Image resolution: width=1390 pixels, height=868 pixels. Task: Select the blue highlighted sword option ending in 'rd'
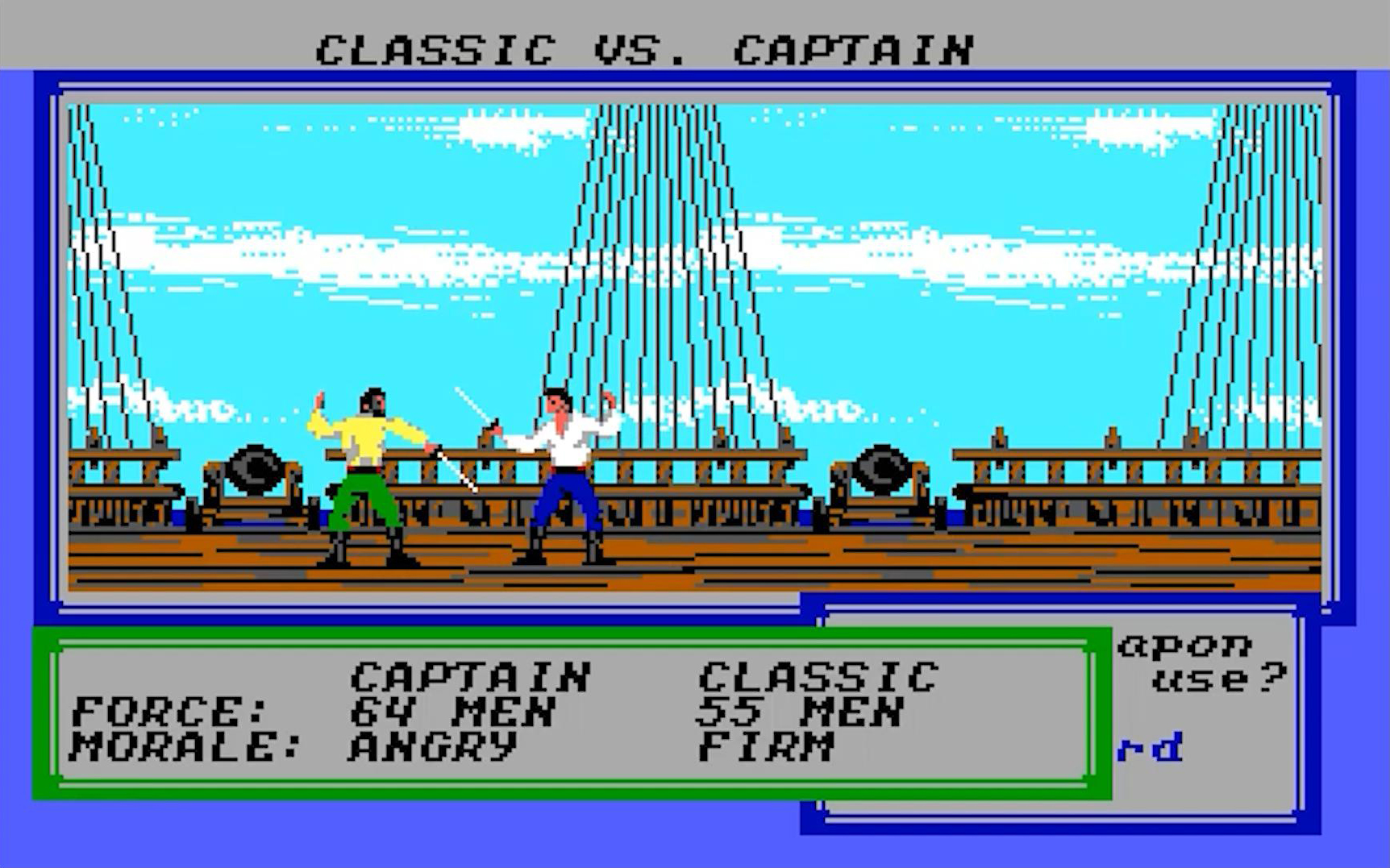point(1151,748)
